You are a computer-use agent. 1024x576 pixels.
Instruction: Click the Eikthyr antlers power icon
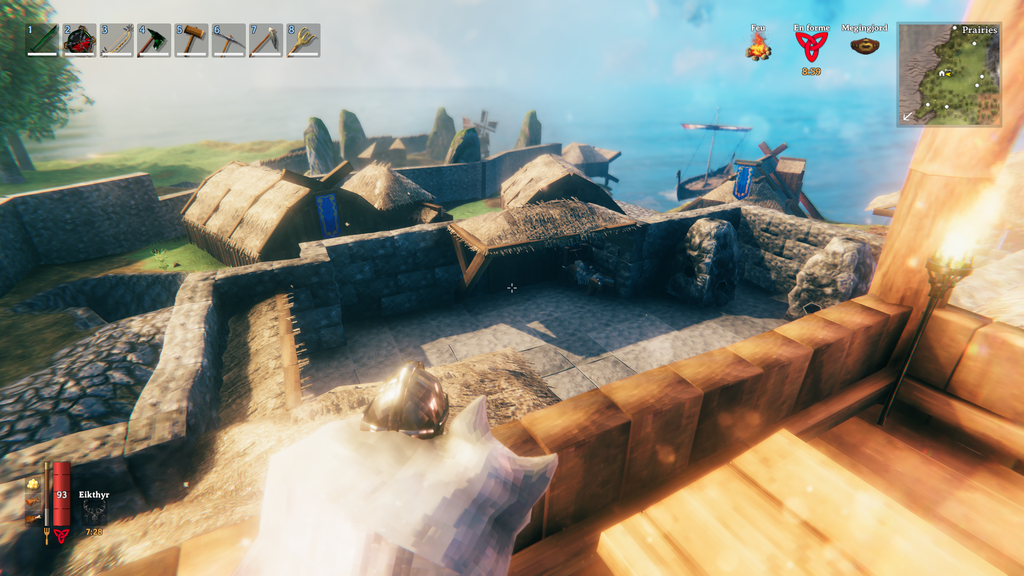tap(94, 511)
